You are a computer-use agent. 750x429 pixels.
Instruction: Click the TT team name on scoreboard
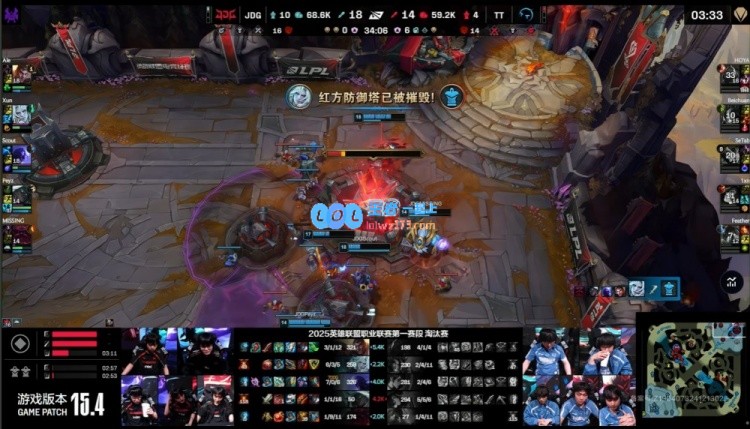[496, 15]
